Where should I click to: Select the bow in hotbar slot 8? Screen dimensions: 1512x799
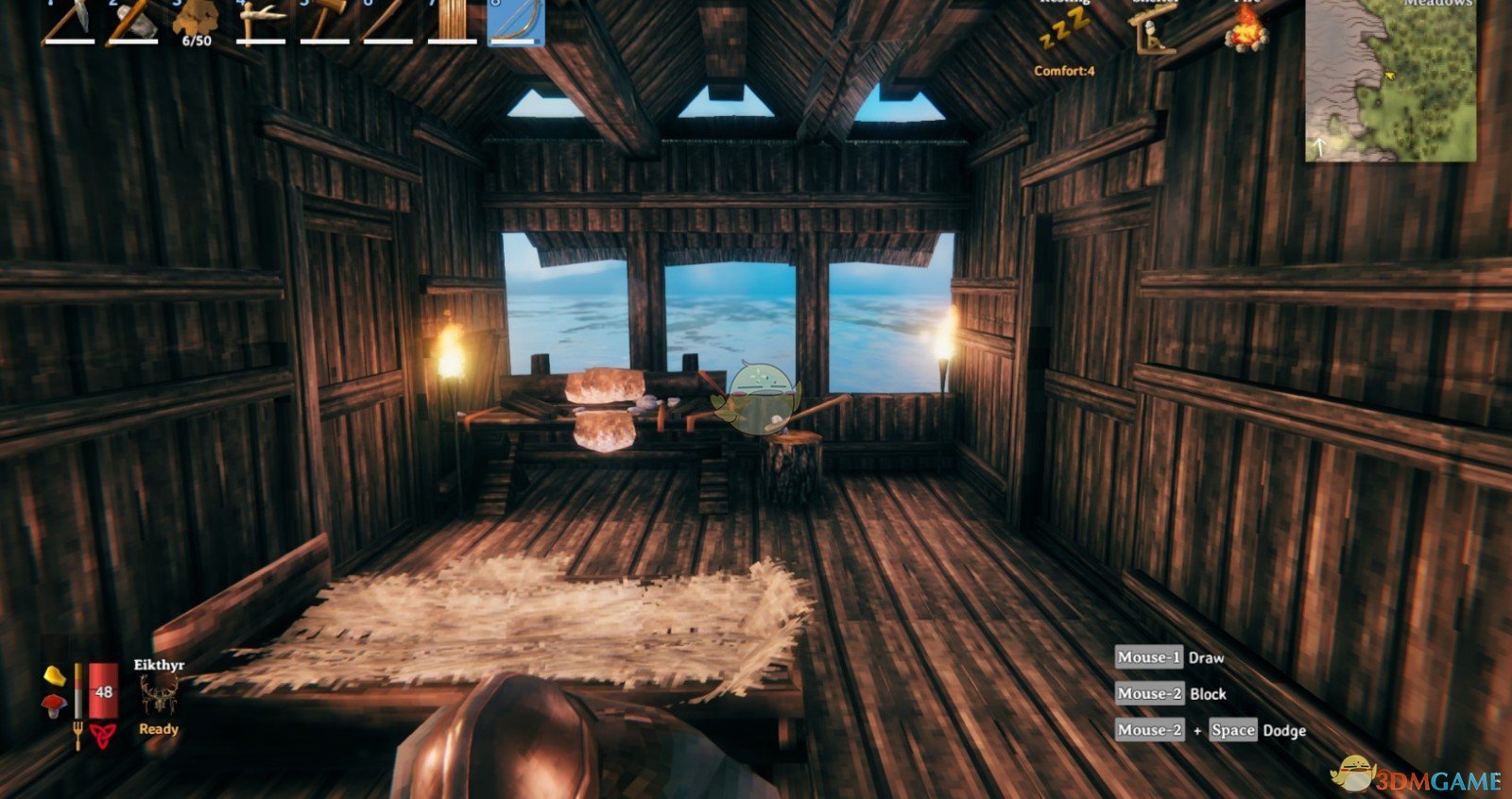(x=515, y=24)
